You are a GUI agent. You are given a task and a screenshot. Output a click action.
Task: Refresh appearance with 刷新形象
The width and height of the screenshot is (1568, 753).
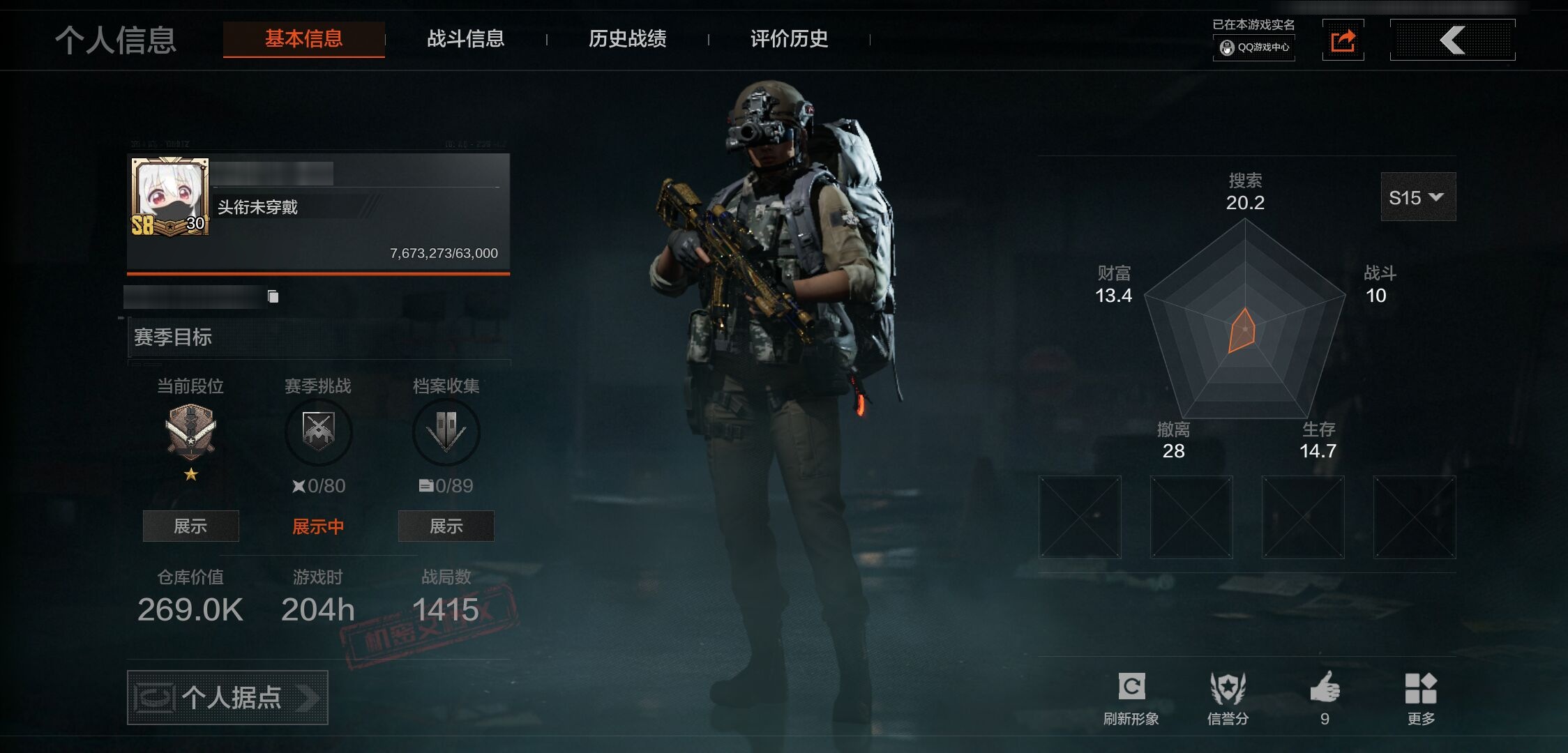tap(1131, 699)
